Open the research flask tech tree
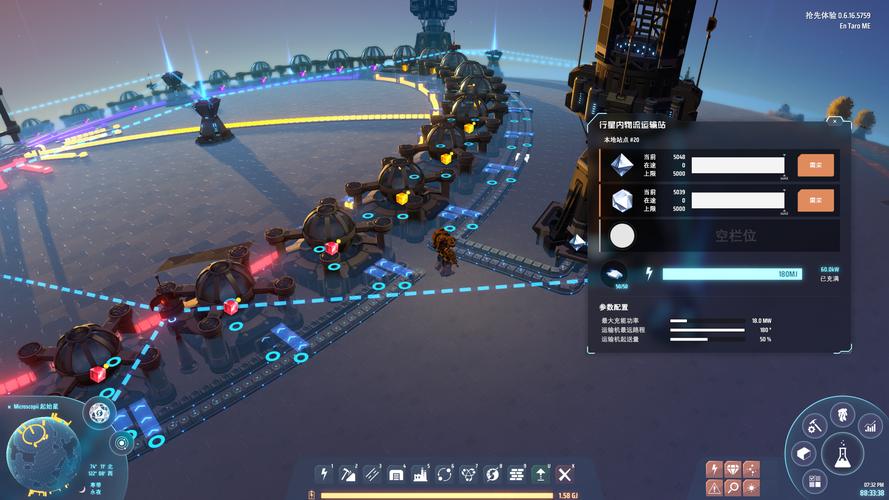This screenshot has height=500, width=889. click(841, 455)
